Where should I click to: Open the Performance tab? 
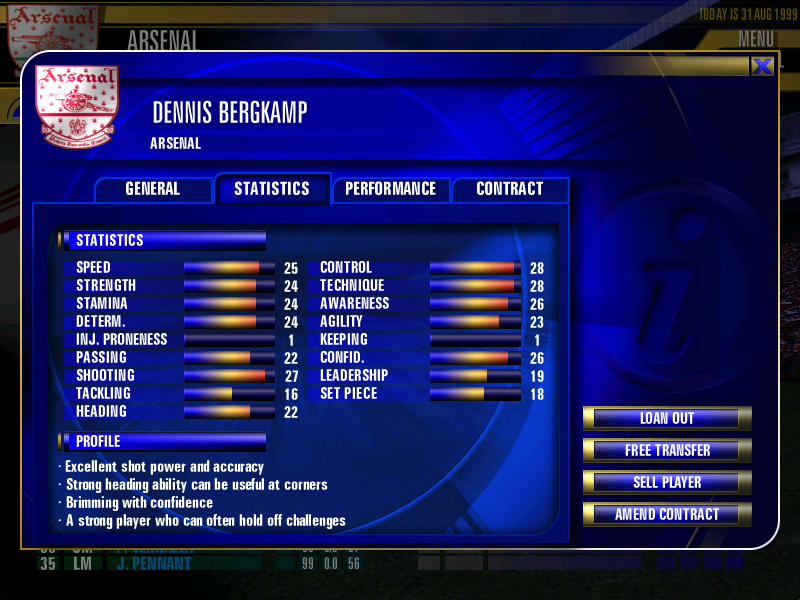coord(390,189)
